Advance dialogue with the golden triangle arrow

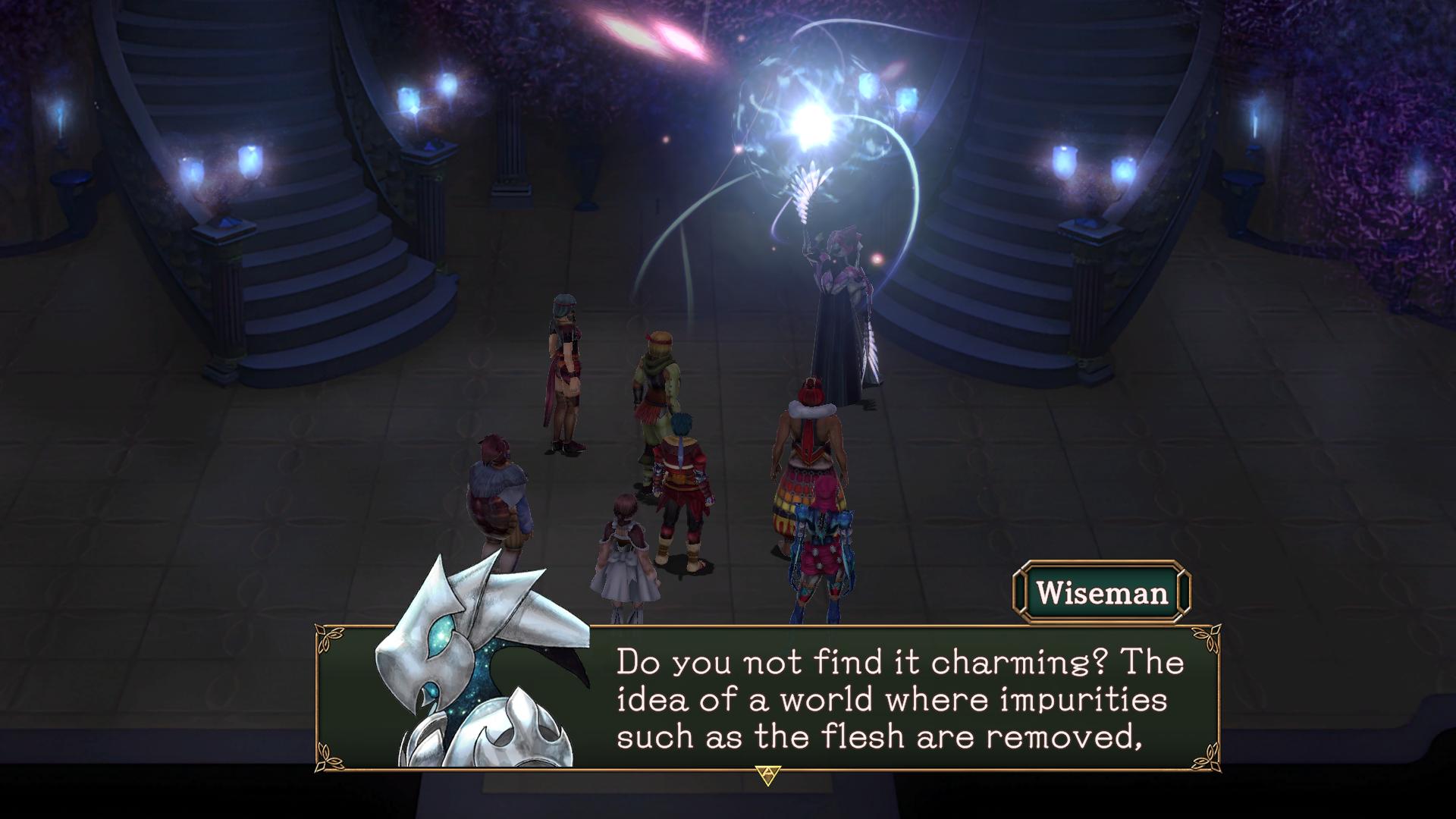click(x=767, y=775)
